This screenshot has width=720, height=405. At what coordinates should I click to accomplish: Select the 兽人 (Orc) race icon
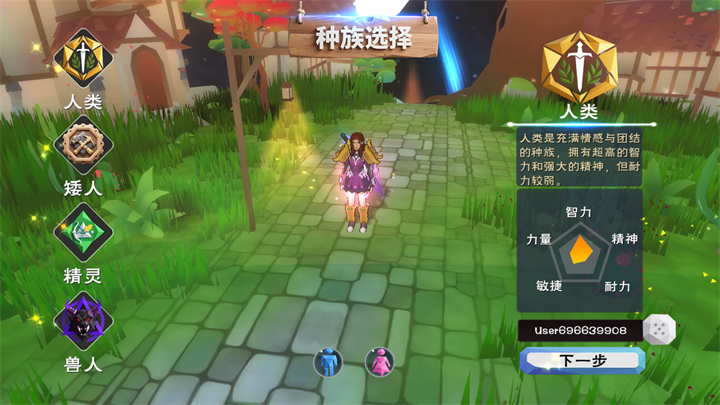pos(84,322)
